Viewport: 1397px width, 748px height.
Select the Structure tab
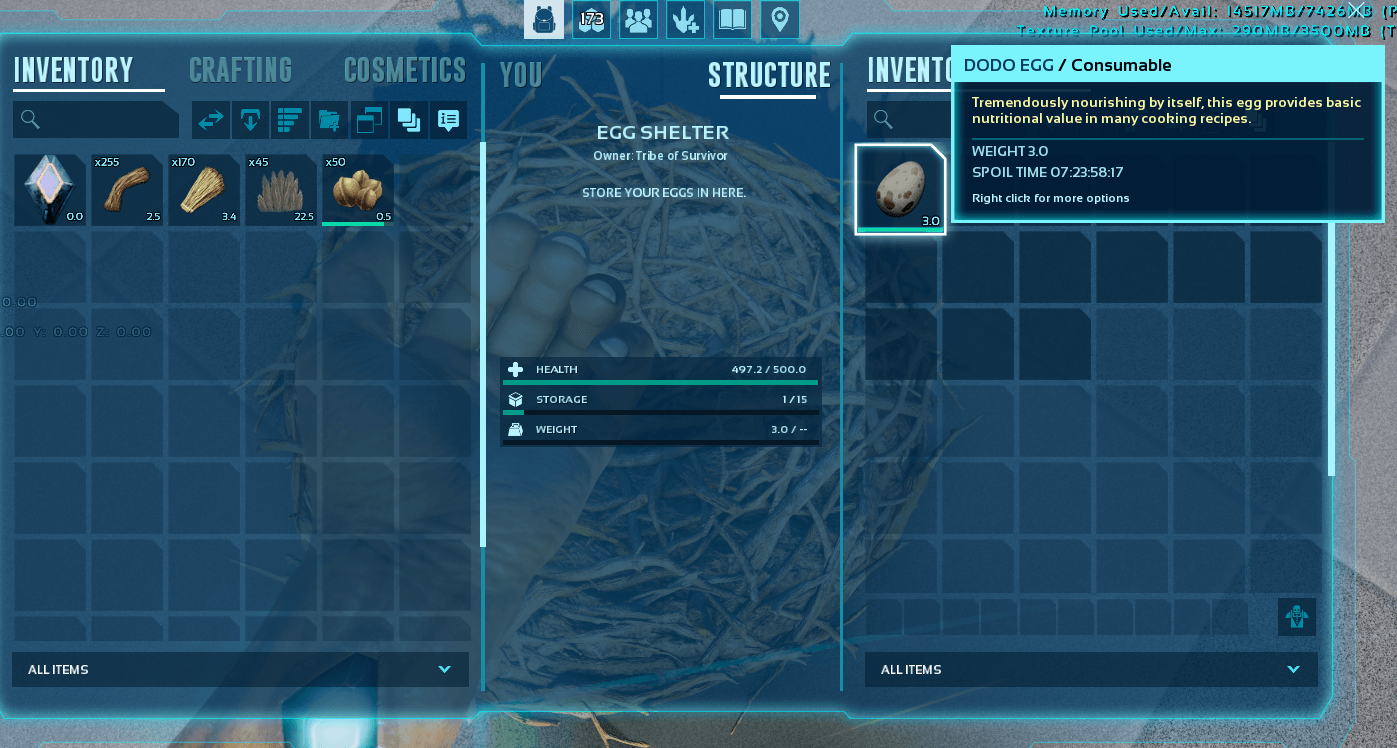click(769, 75)
